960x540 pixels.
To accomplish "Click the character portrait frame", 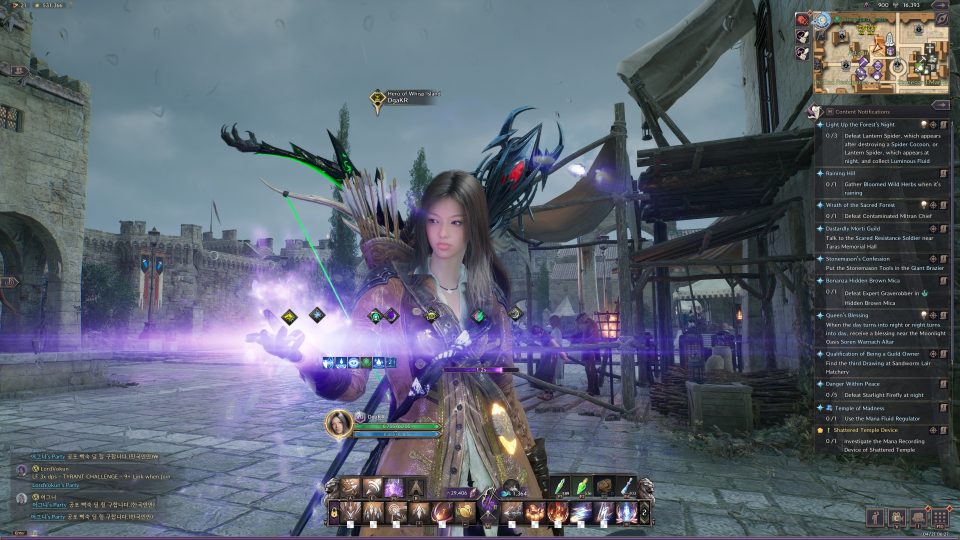I will (x=339, y=423).
